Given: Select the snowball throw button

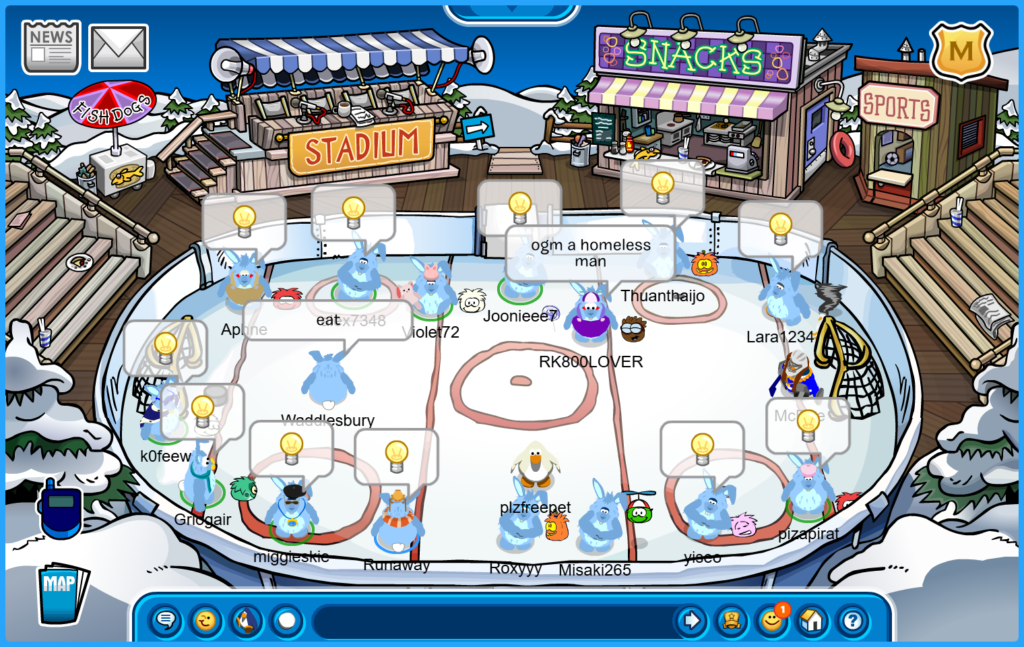Looking at the screenshot, I should pyautogui.click(x=287, y=621).
